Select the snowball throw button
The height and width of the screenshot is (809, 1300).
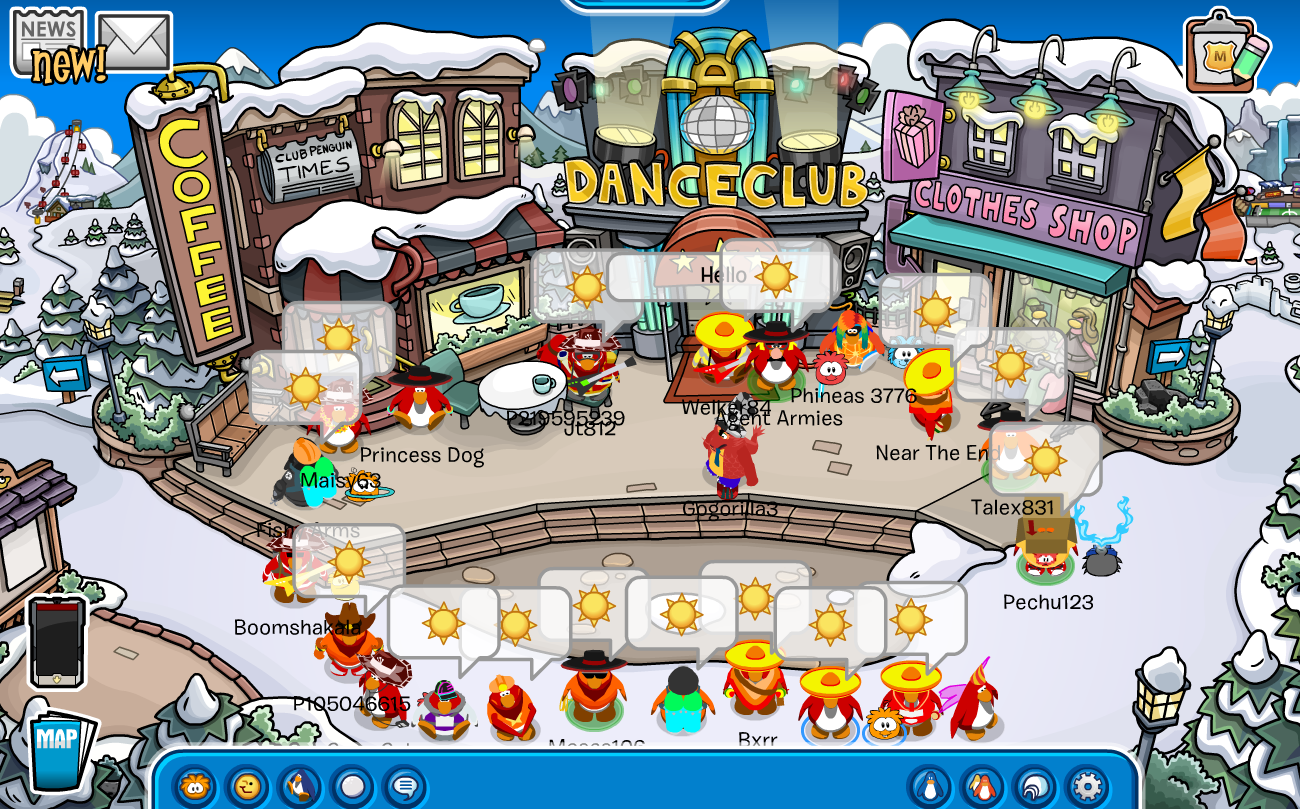[351, 786]
